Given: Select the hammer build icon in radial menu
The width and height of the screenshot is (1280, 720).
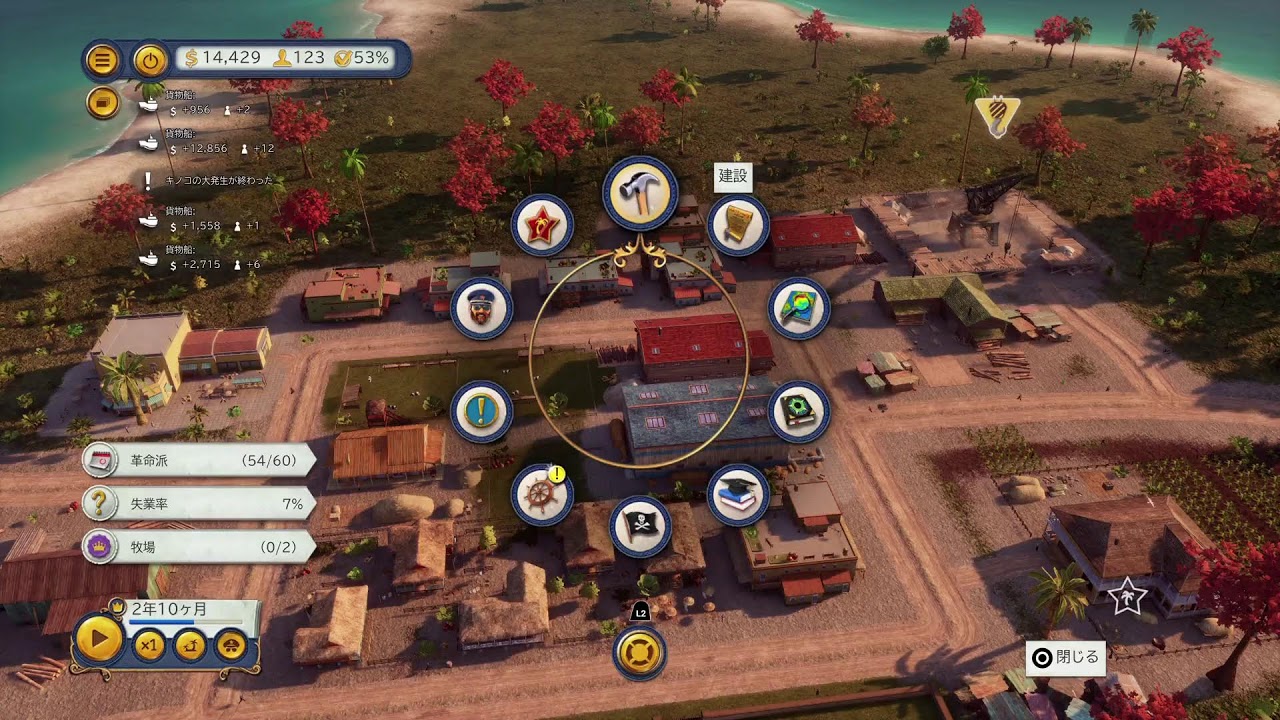Looking at the screenshot, I should pos(640,195).
